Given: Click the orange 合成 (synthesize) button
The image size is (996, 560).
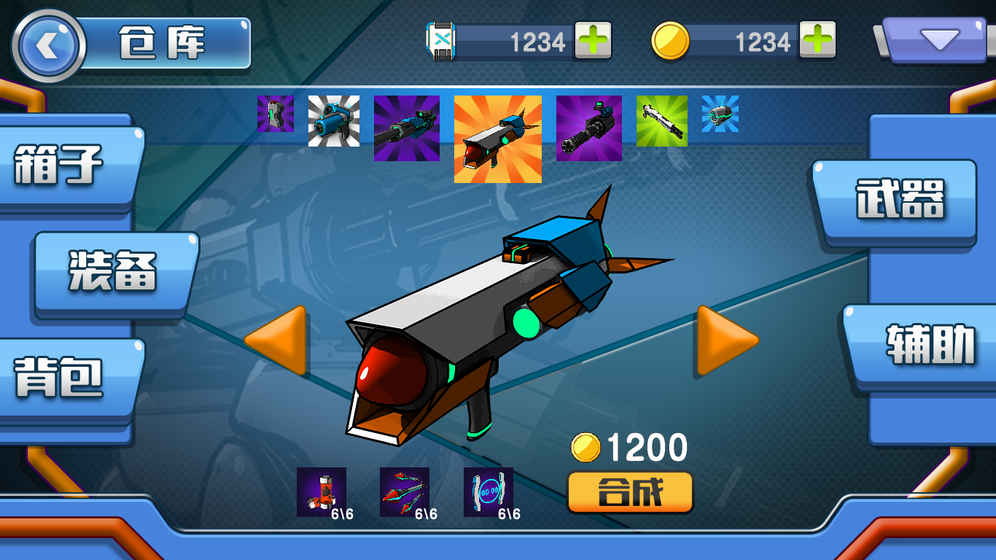Looking at the screenshot, I should (630, 492).
